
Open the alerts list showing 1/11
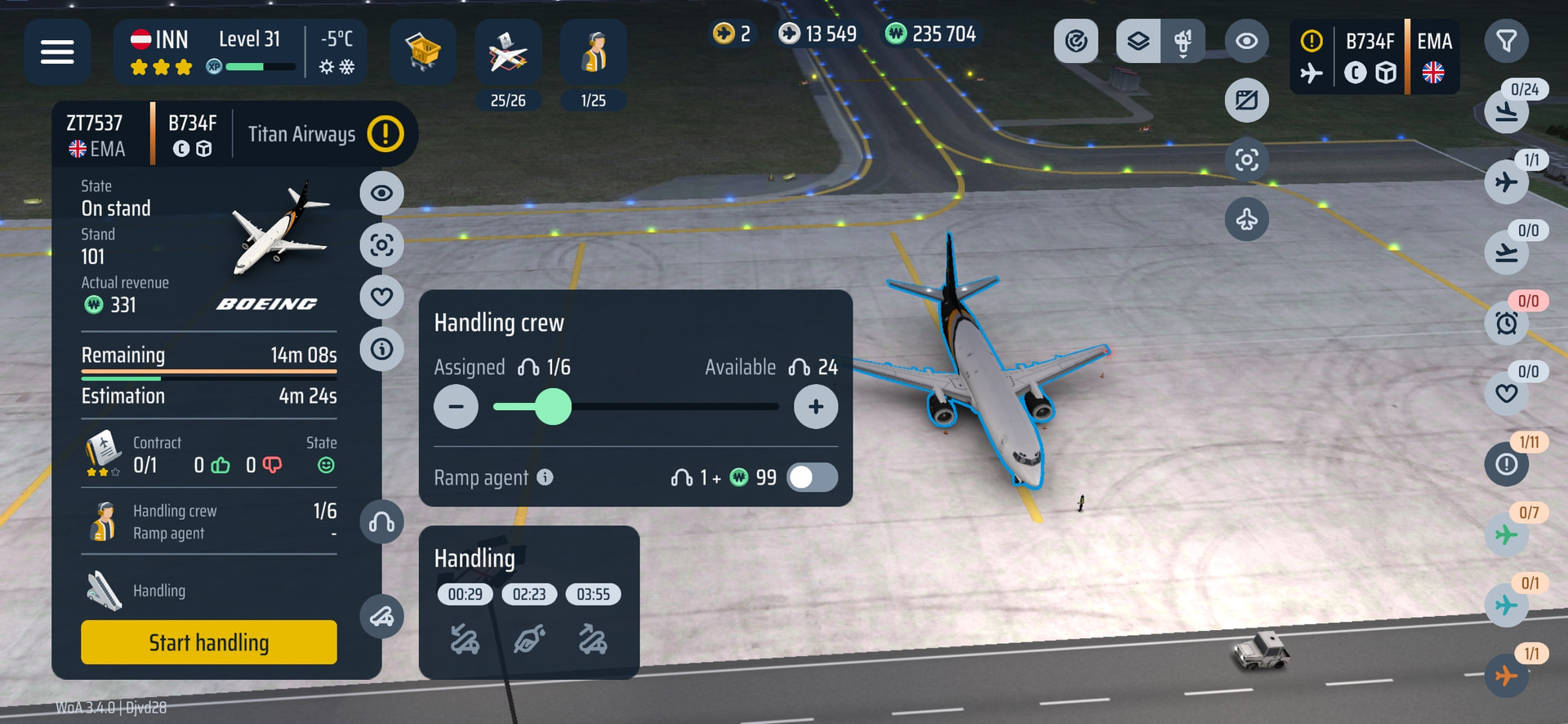1507,464
